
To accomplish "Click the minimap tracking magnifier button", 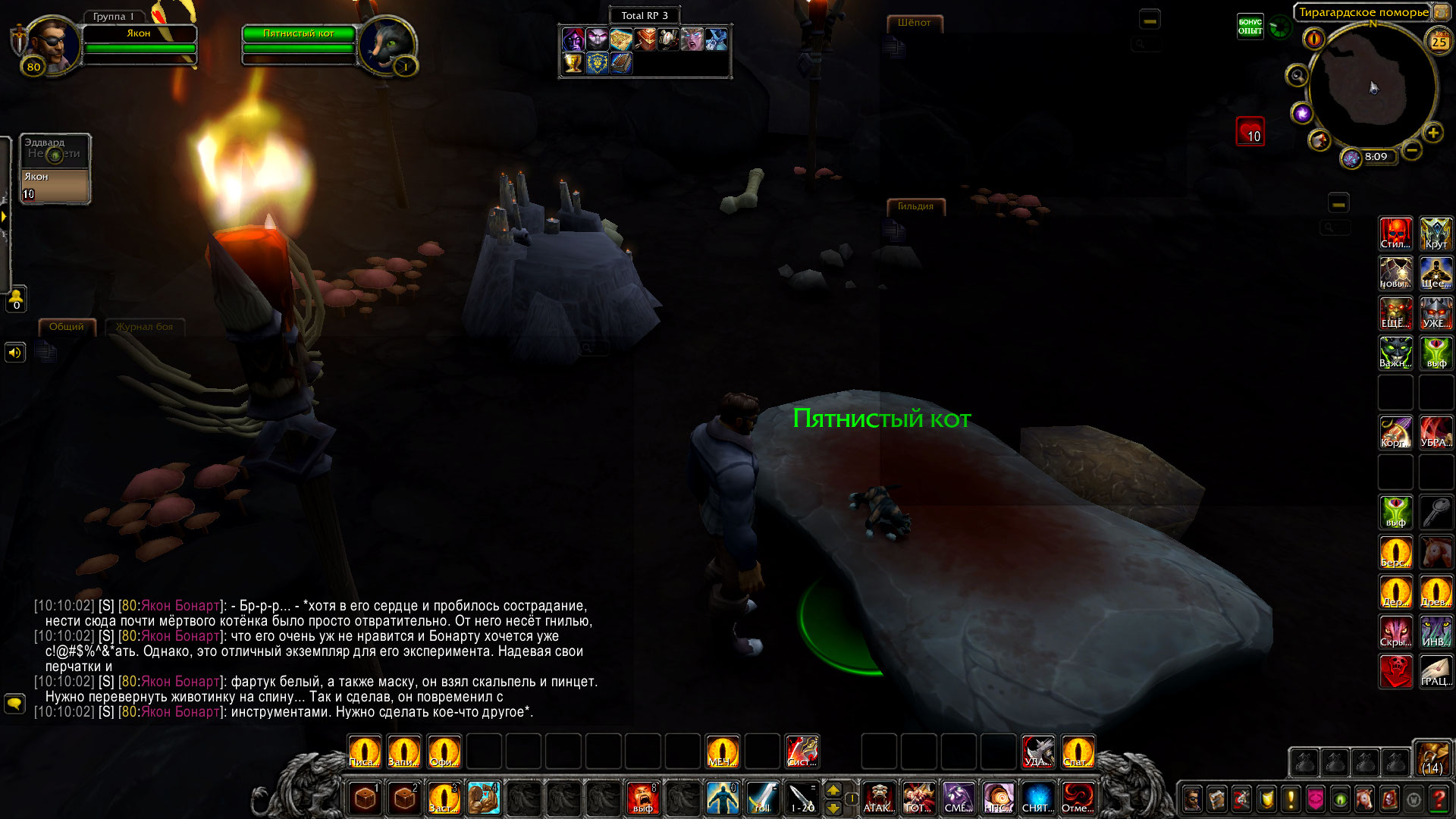I will (x=1297, y=76).
